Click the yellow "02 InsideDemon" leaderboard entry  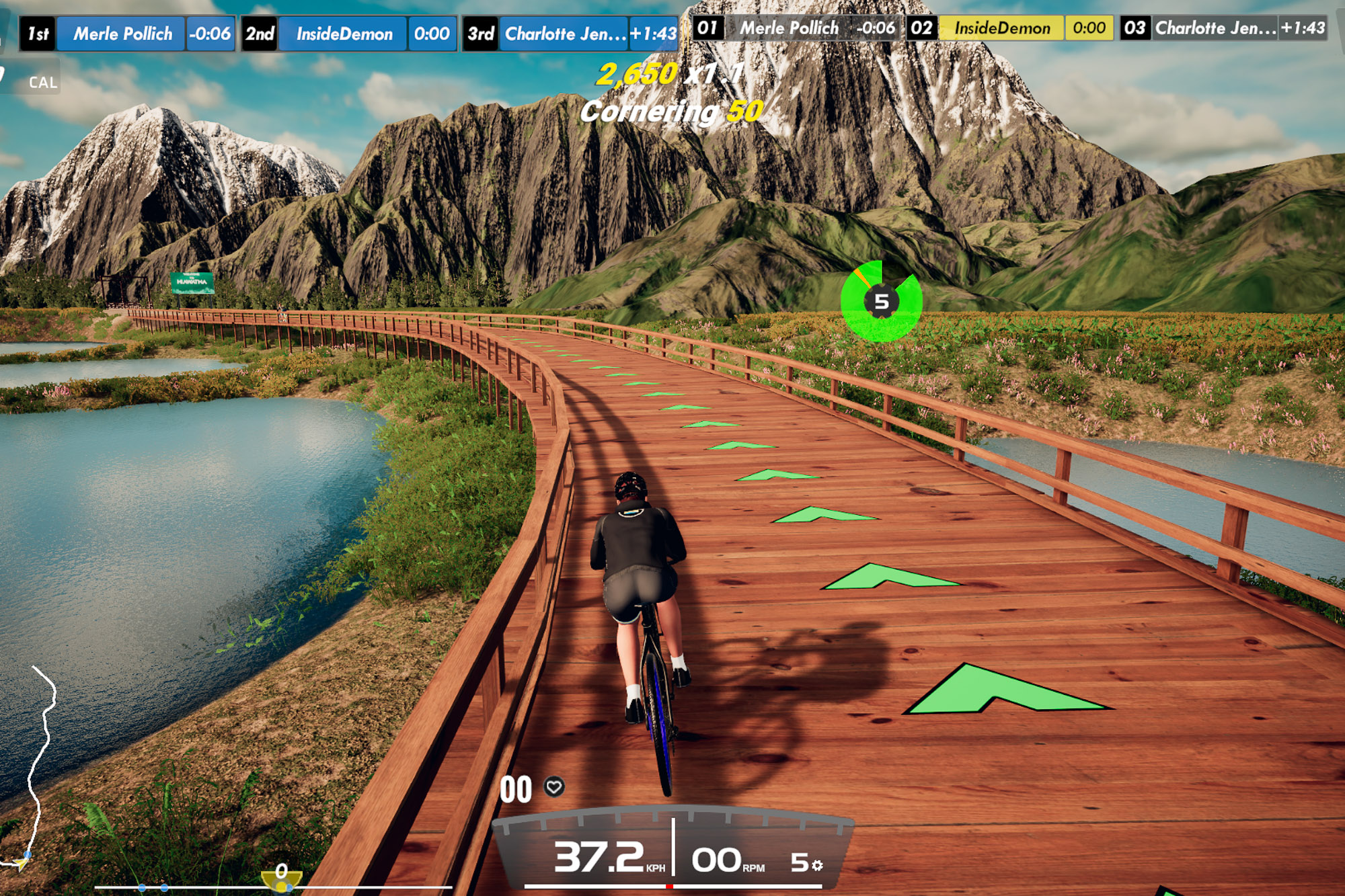pyautogui.click(x=1010, y=28)
